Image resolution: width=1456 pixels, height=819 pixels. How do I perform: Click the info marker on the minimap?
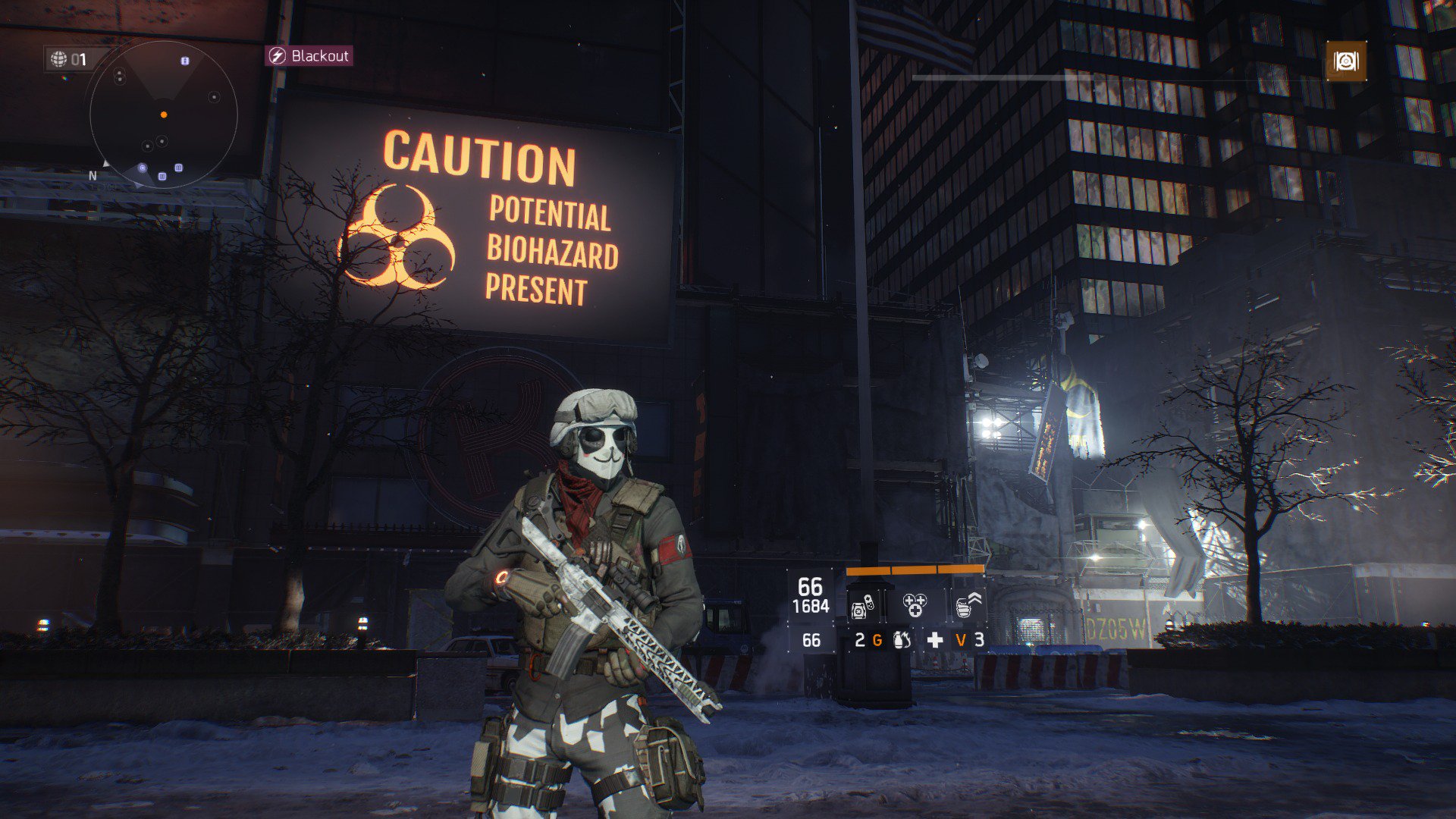pyautogui.click(x=185, y=61)
